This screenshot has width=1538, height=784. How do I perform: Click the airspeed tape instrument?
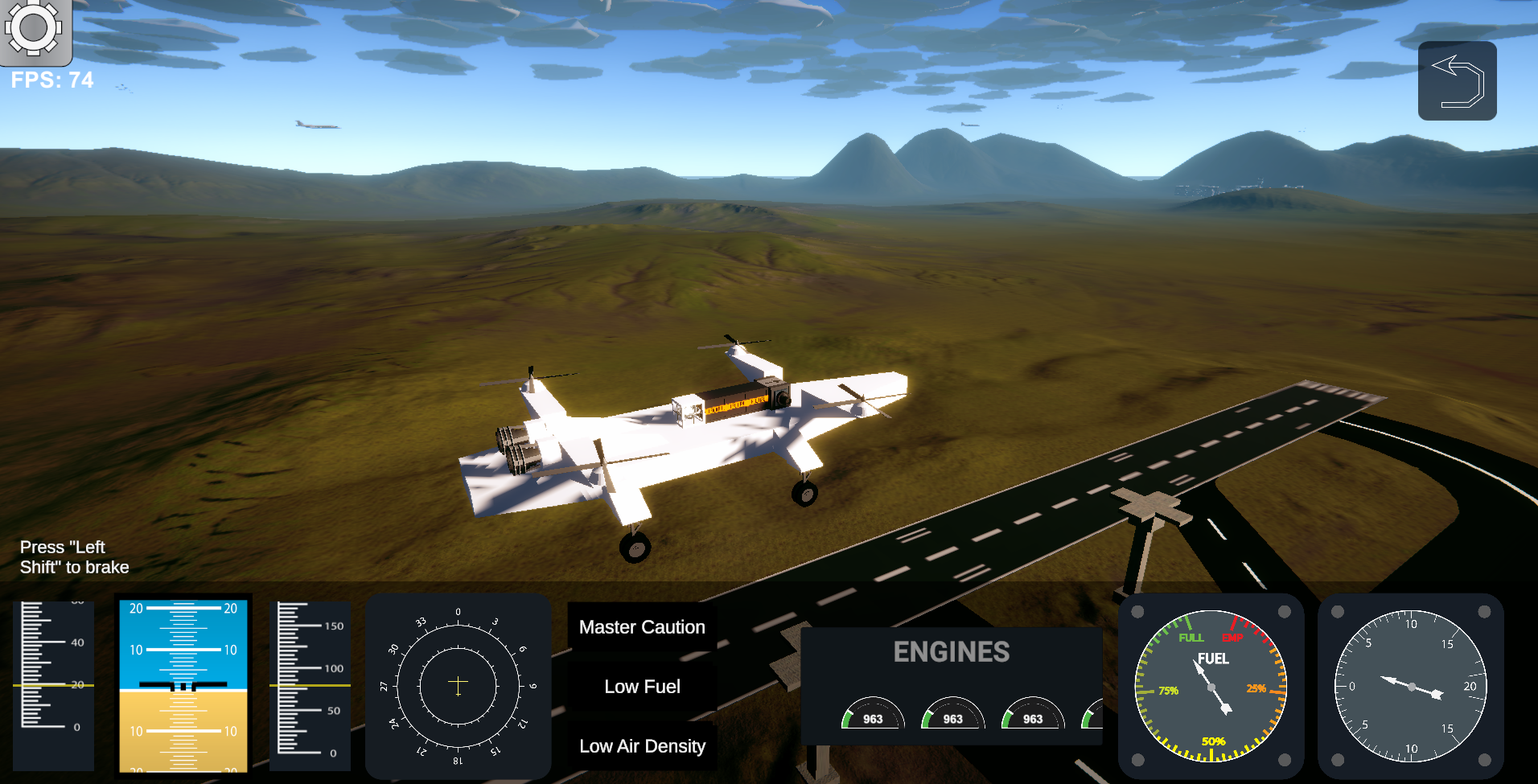pos(310,685)
